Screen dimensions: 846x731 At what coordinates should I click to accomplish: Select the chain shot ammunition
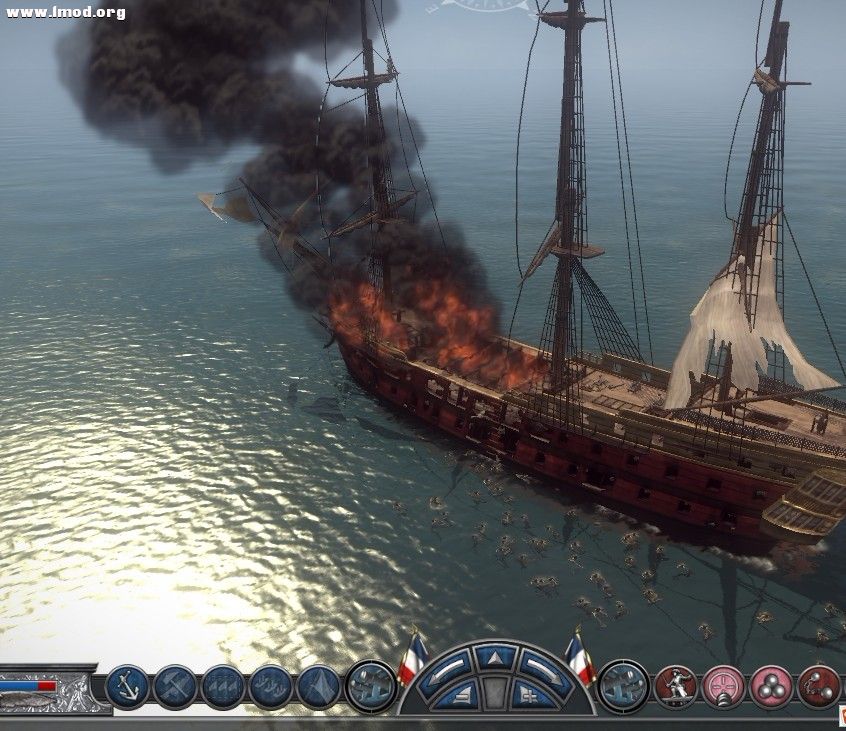(x=819, y=687)
